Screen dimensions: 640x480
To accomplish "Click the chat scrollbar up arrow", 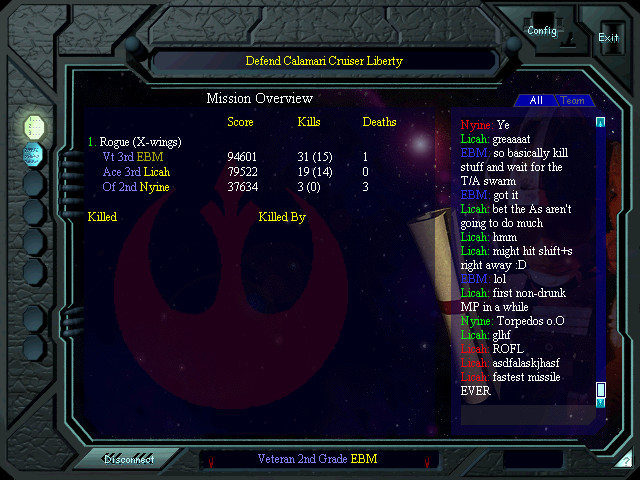I will click(x=600, y=123).
